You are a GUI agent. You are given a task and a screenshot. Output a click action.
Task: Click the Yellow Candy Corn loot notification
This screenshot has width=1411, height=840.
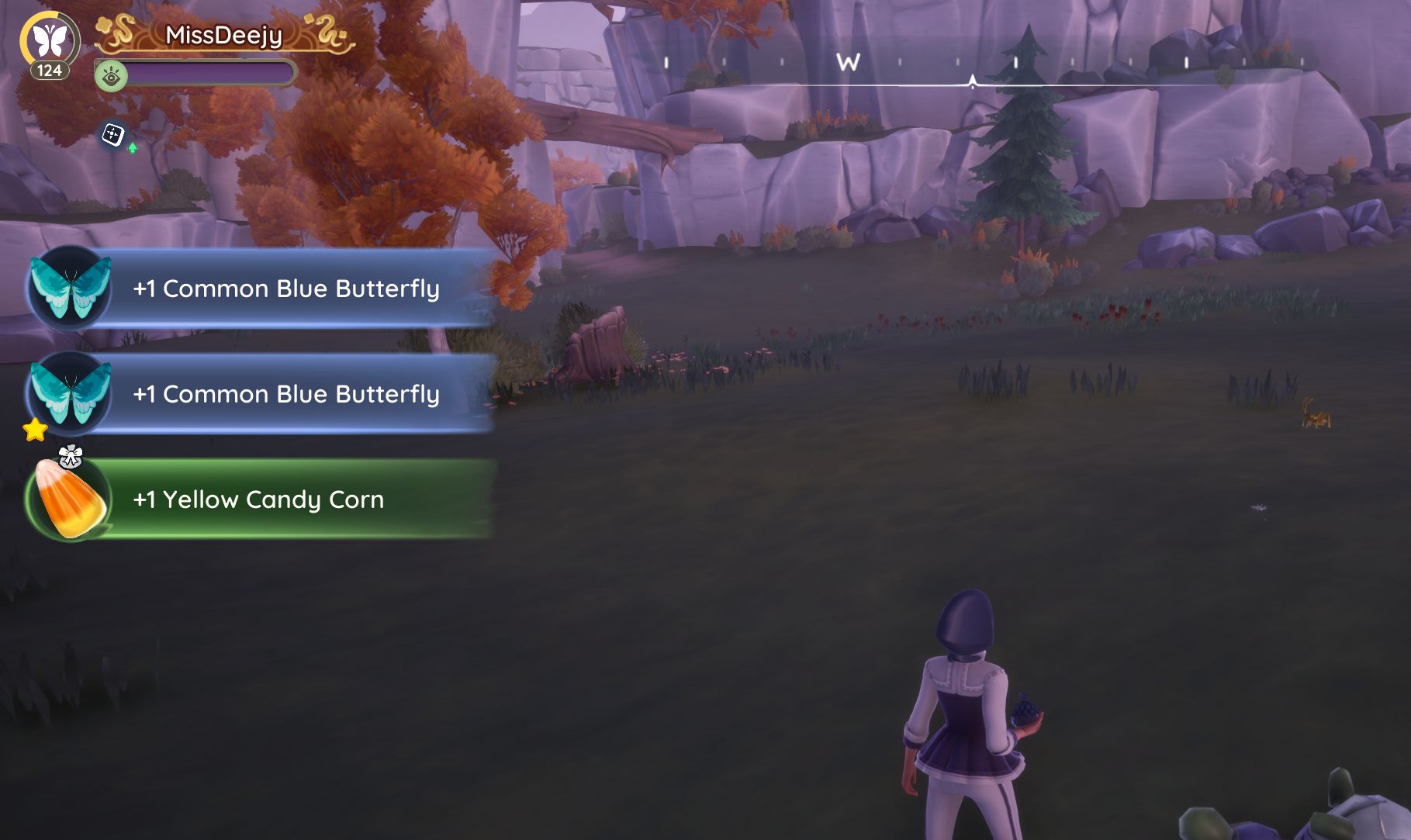(x=258, y=500)
